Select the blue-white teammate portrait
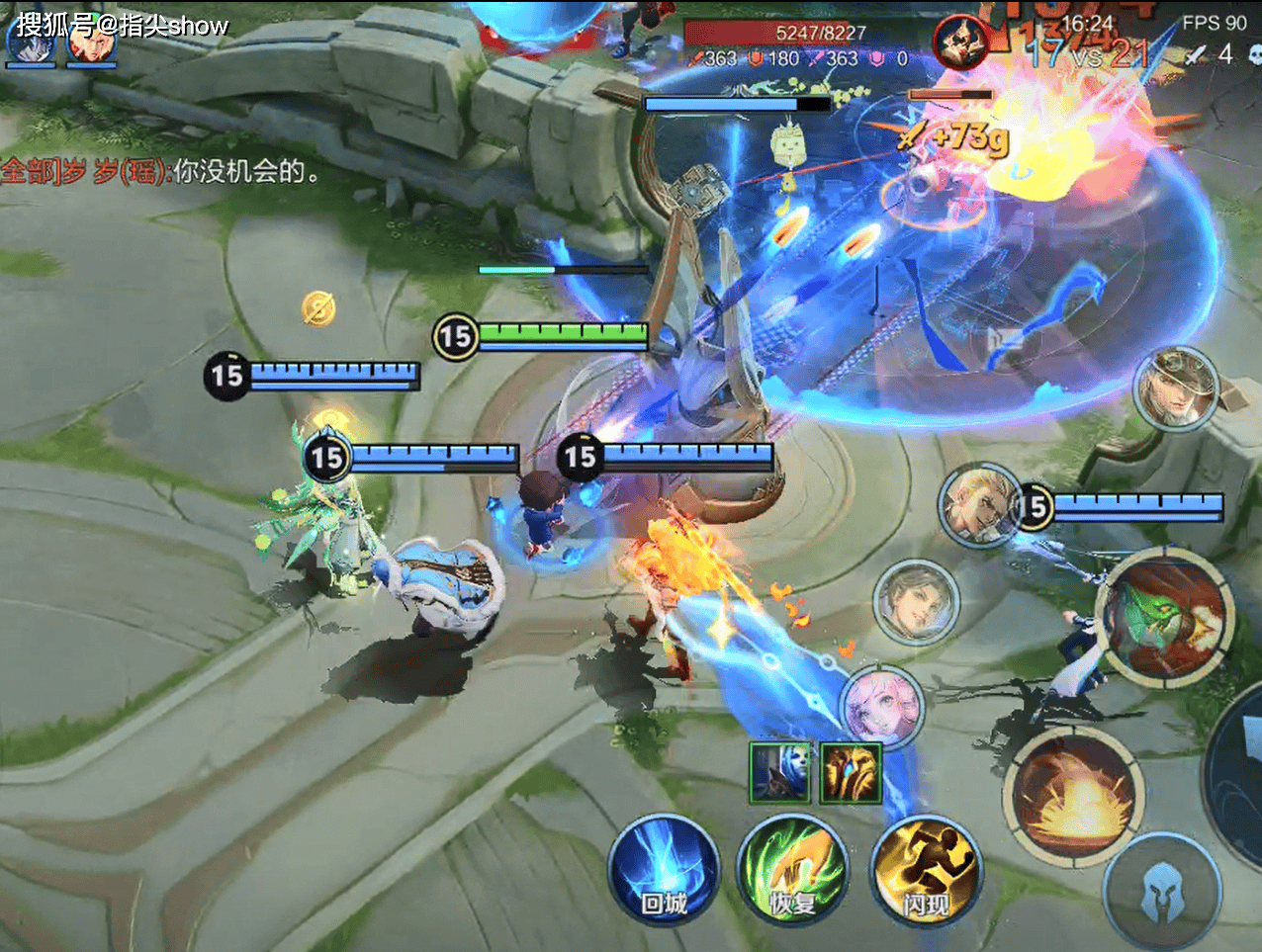The width and height of the screenshot is (1262, 952). 31,42
